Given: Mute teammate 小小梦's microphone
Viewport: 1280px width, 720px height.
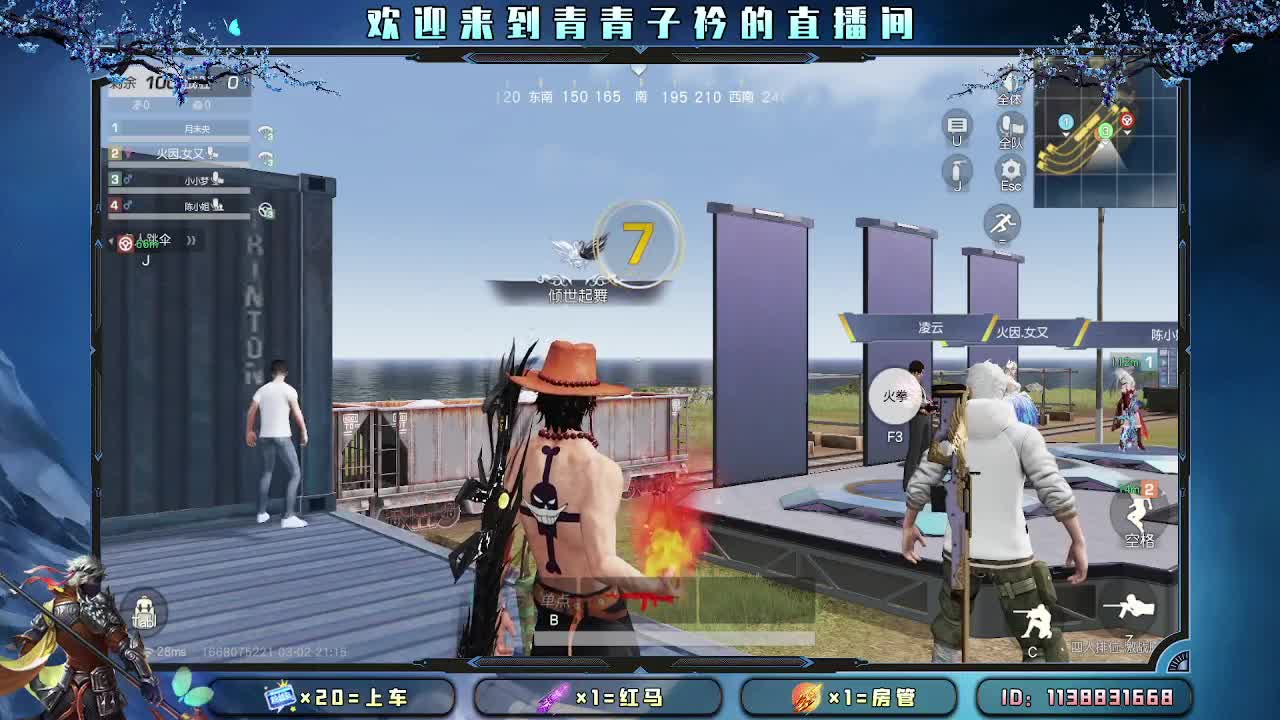Looking at the screenshot, I should (217, 180).
